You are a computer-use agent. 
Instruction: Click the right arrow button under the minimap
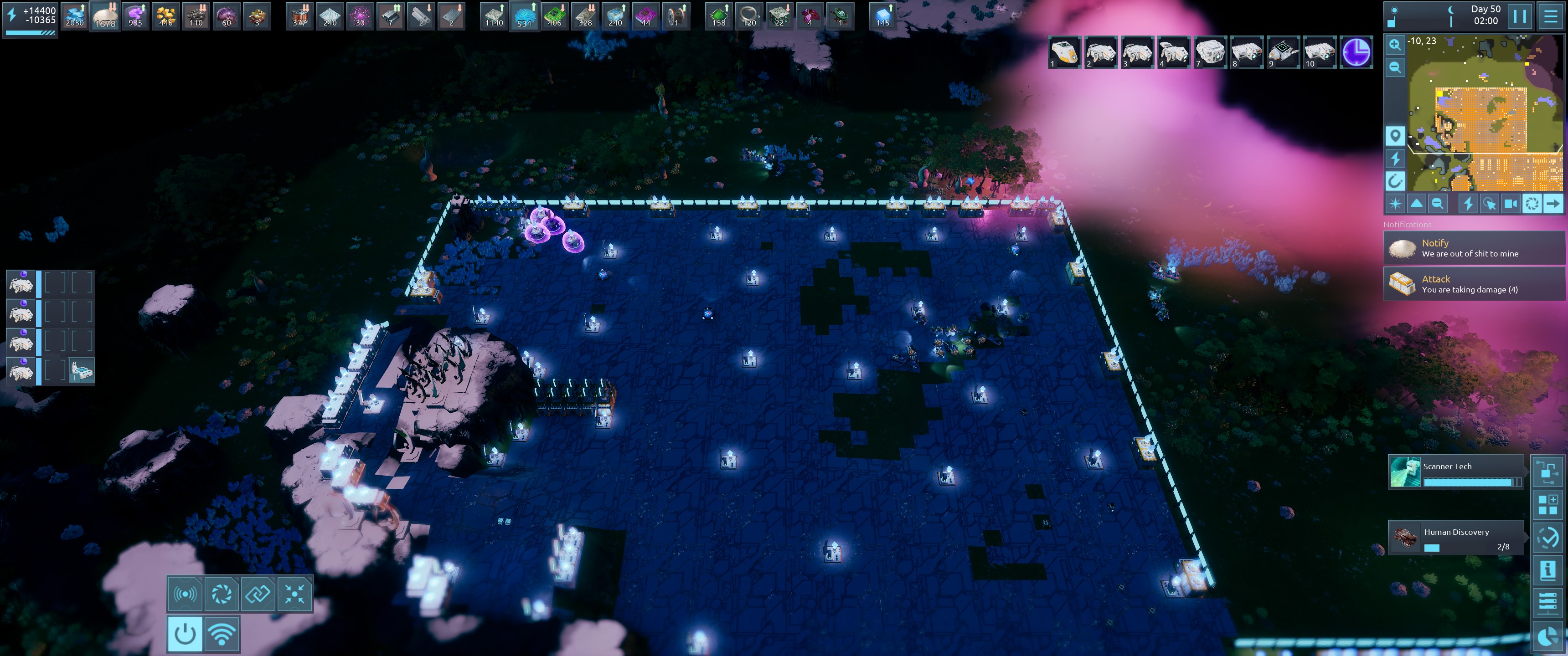tap(1553, 204)
